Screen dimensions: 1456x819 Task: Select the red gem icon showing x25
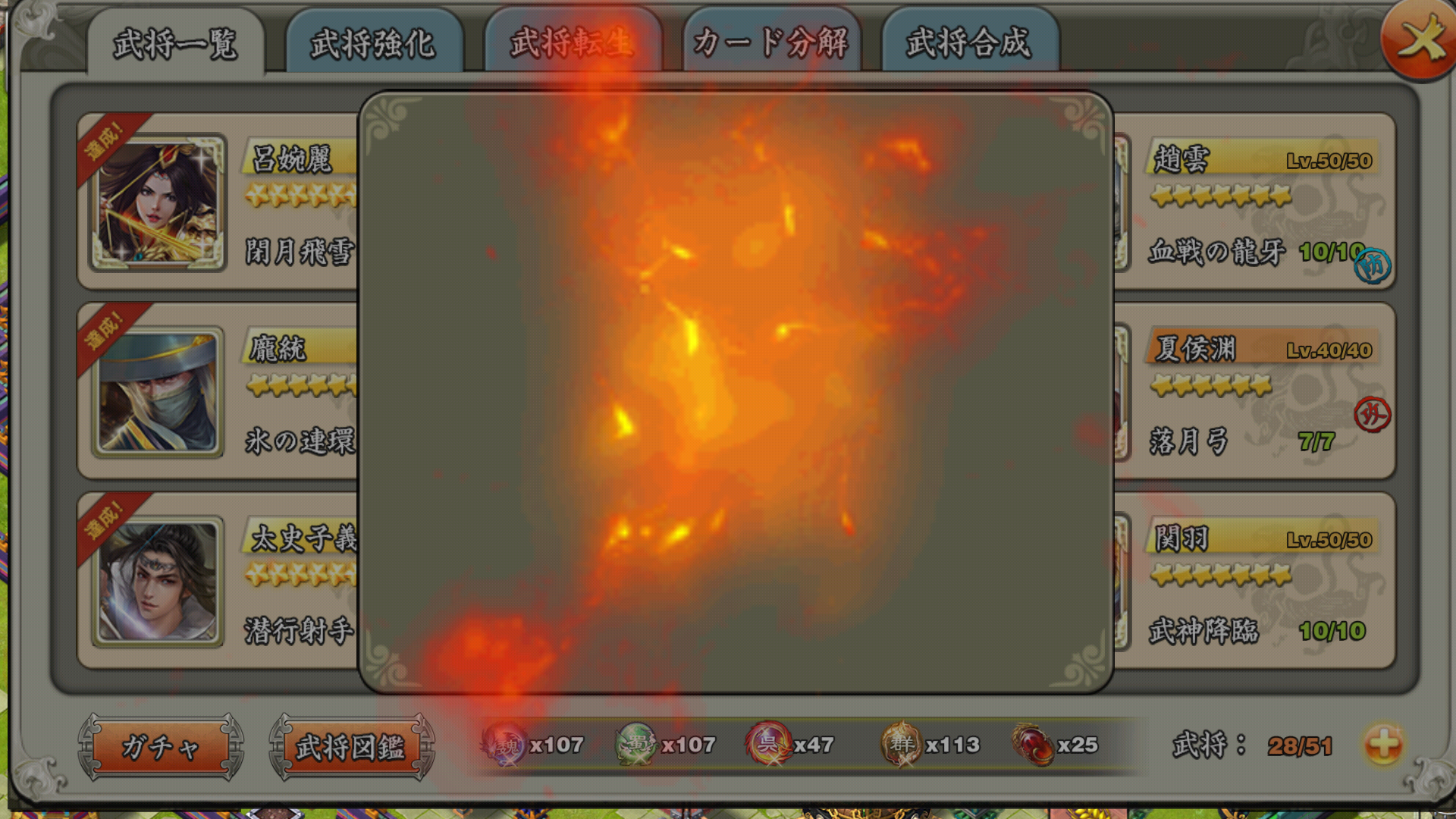point(1031,745)
